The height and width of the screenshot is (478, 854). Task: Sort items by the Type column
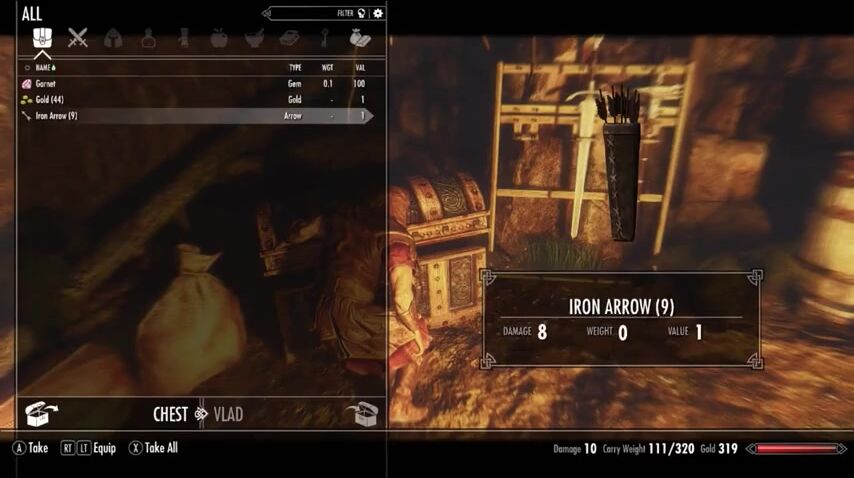tap(295, 67)
